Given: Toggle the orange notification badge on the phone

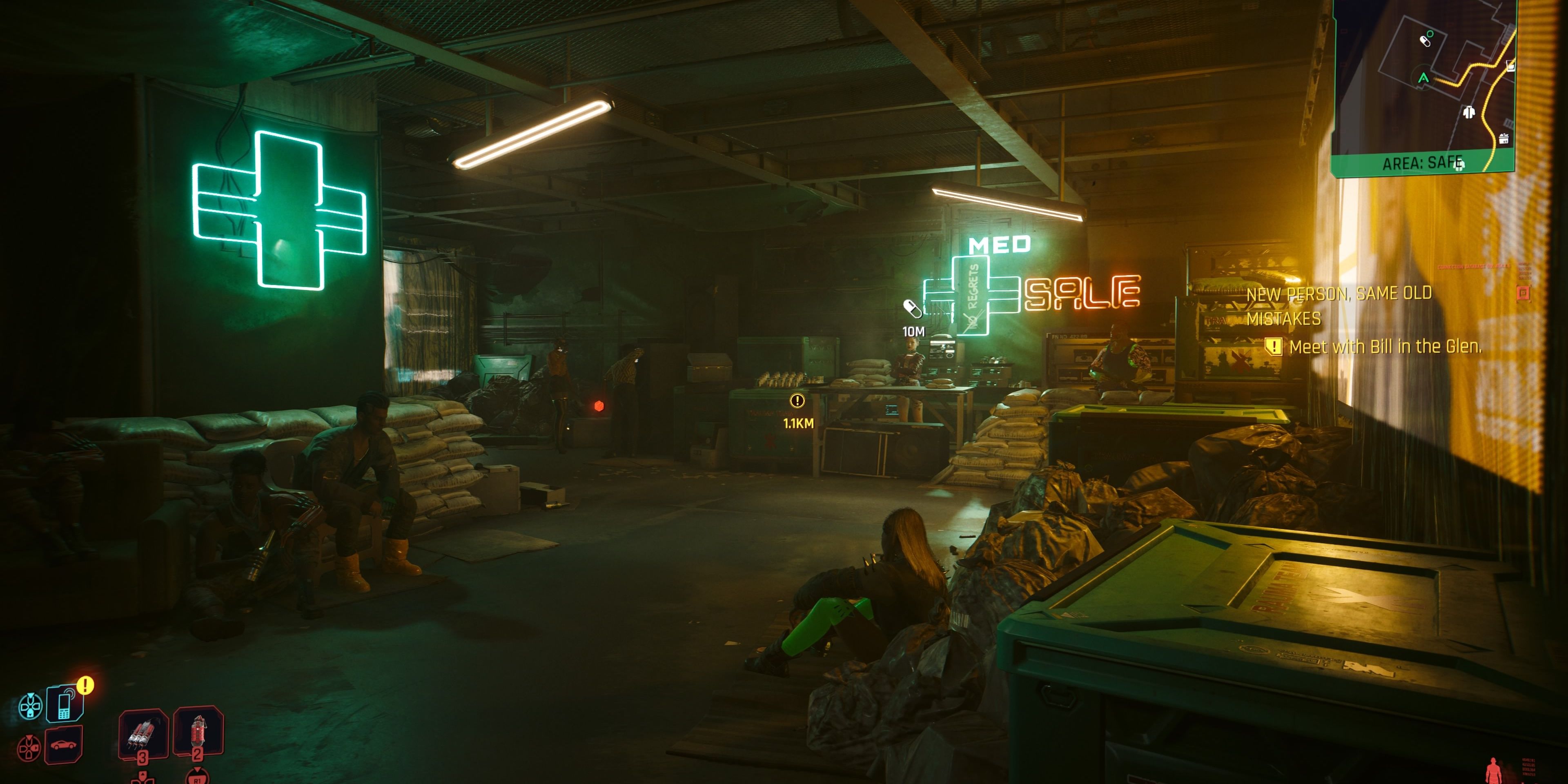Looking at the screenshot, I should click(86, 686).
